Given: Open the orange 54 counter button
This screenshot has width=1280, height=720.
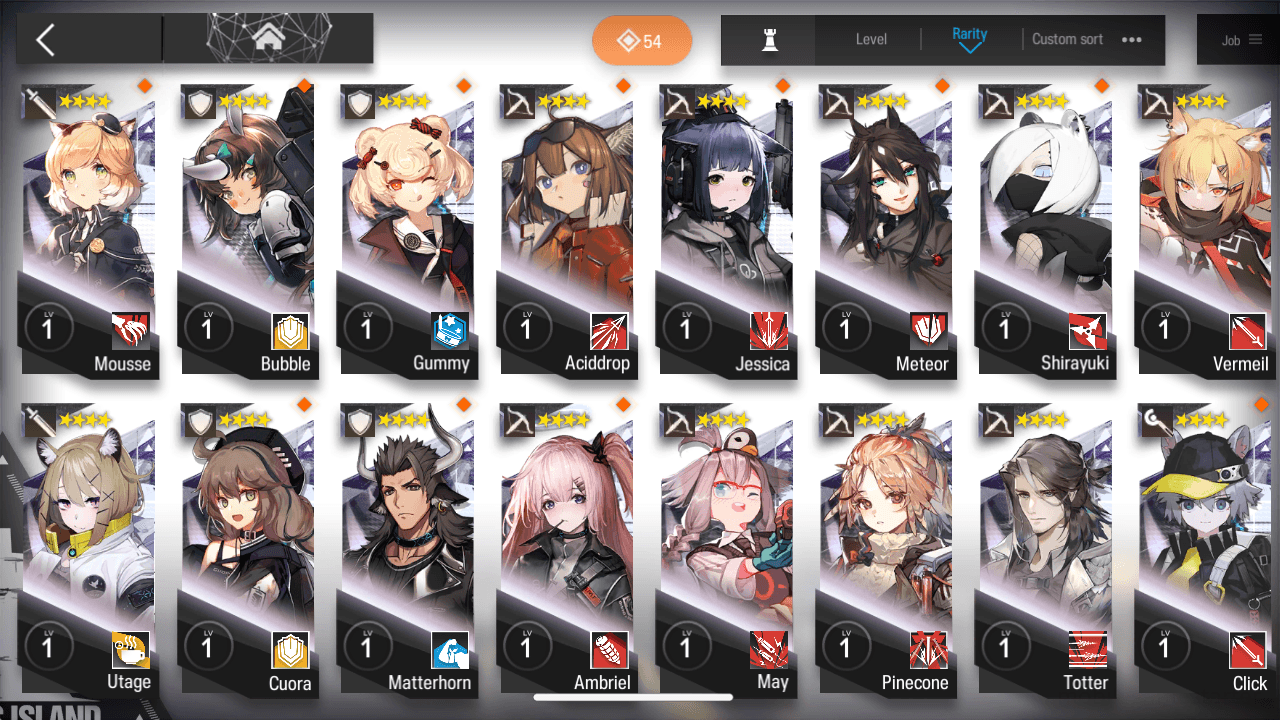Looking at the screenshot, I should pyautogui.click(x=641, y=41).
